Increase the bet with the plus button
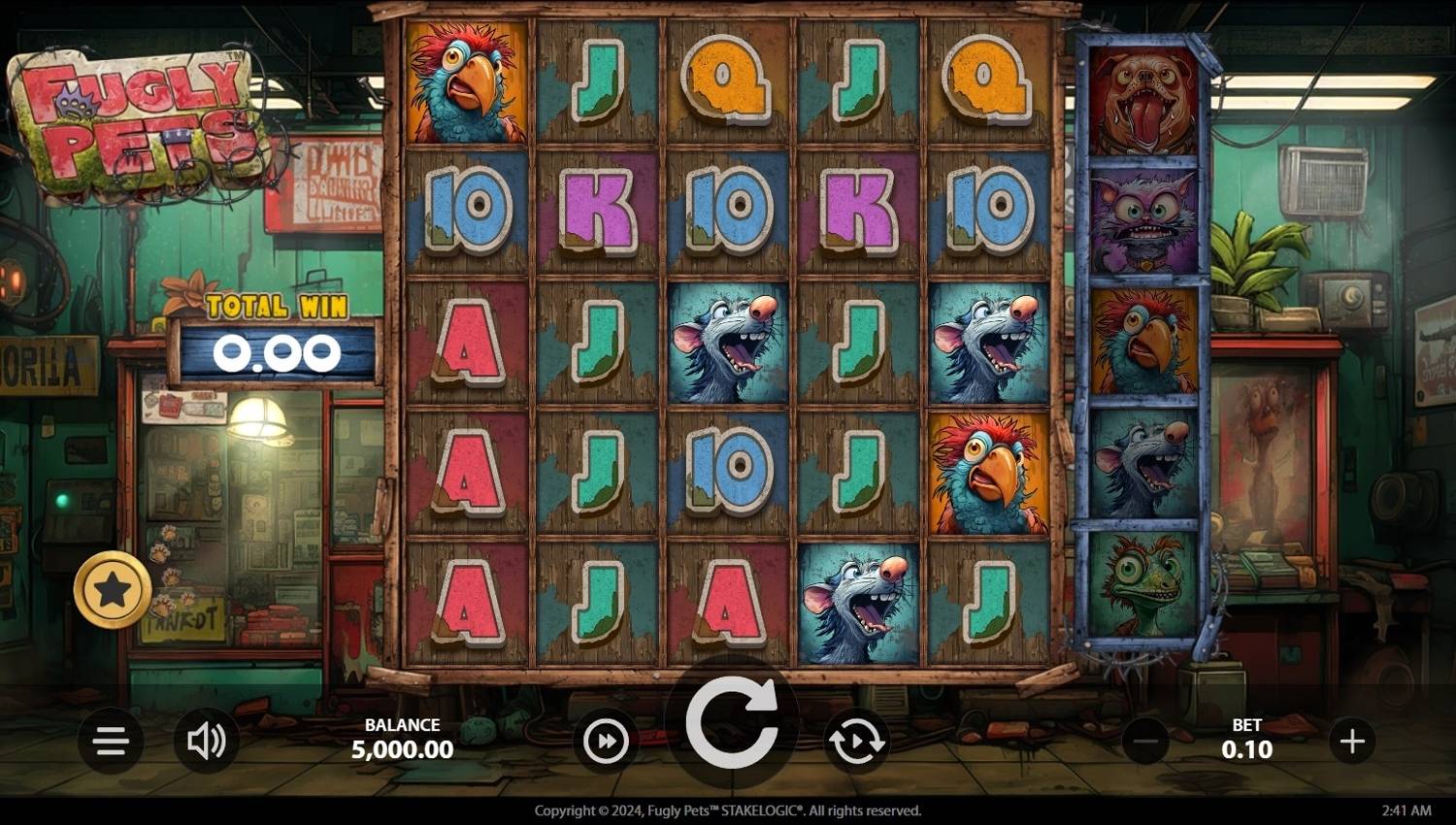 pyautogui.click(x=1352, y=742)
